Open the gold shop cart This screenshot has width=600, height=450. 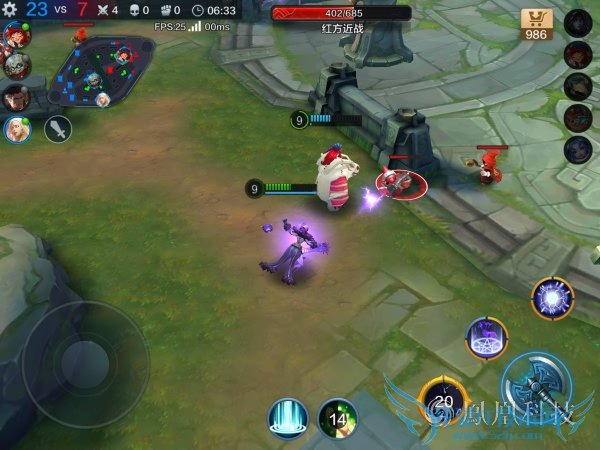[x=537, y=24]
